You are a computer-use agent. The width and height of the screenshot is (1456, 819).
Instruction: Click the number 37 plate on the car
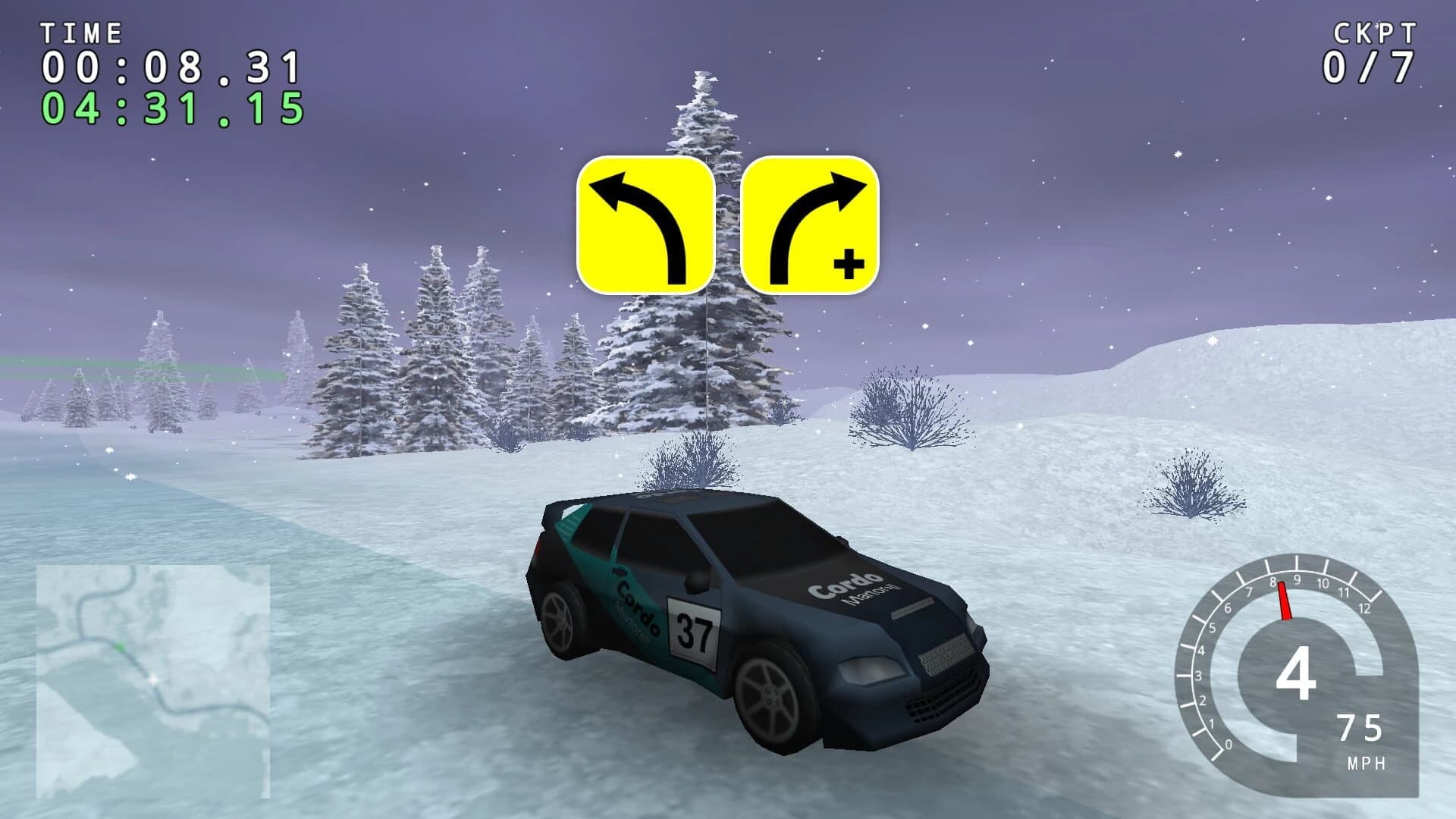tap(691, 632)
